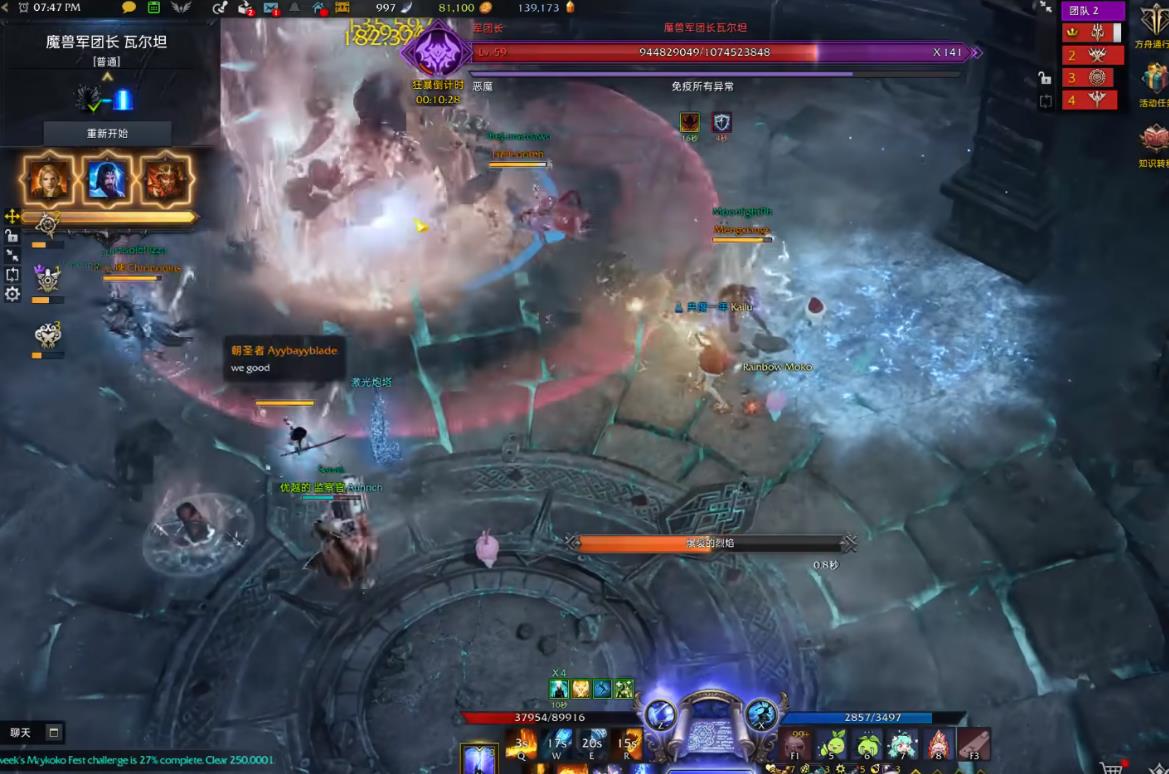Open the shopping cart icon
Viewport: 1169px width, 774px height.
pos(1109,766)
